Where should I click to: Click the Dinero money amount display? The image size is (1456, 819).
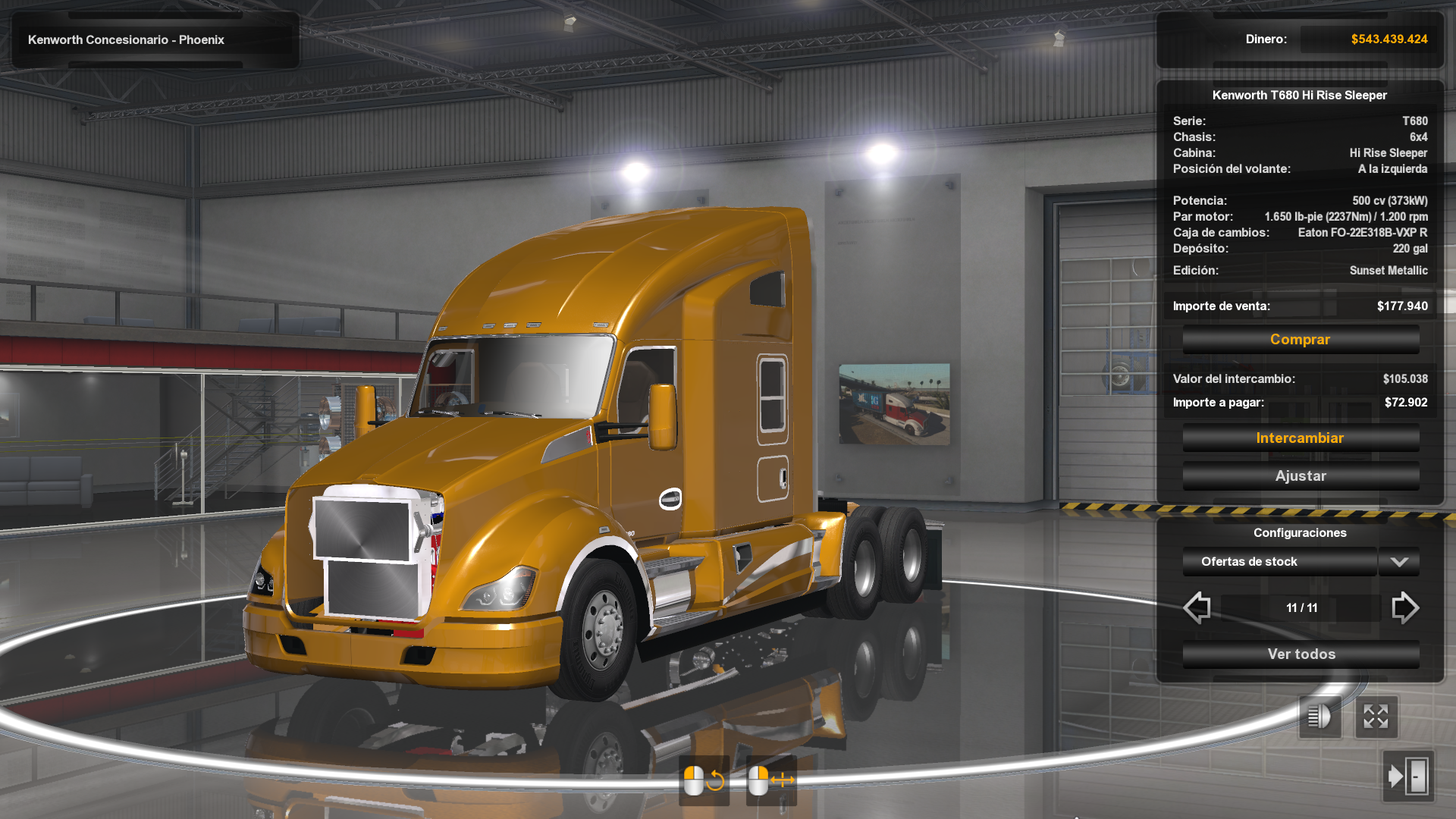pyautogui.click(x=1389, y=39)
